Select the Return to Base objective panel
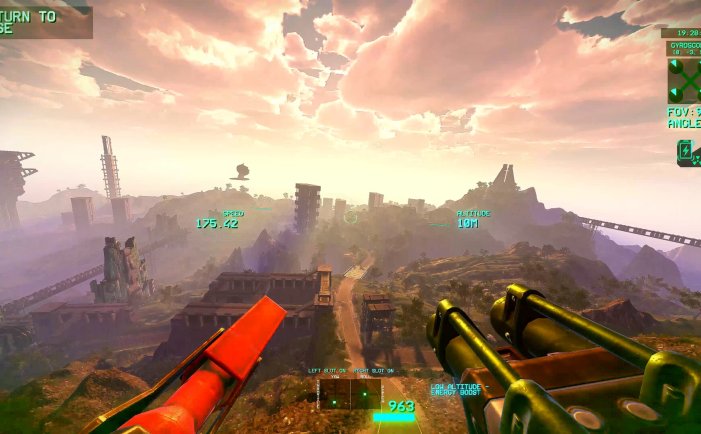Screen dimensions: 701x434 [x=44, y=22]
